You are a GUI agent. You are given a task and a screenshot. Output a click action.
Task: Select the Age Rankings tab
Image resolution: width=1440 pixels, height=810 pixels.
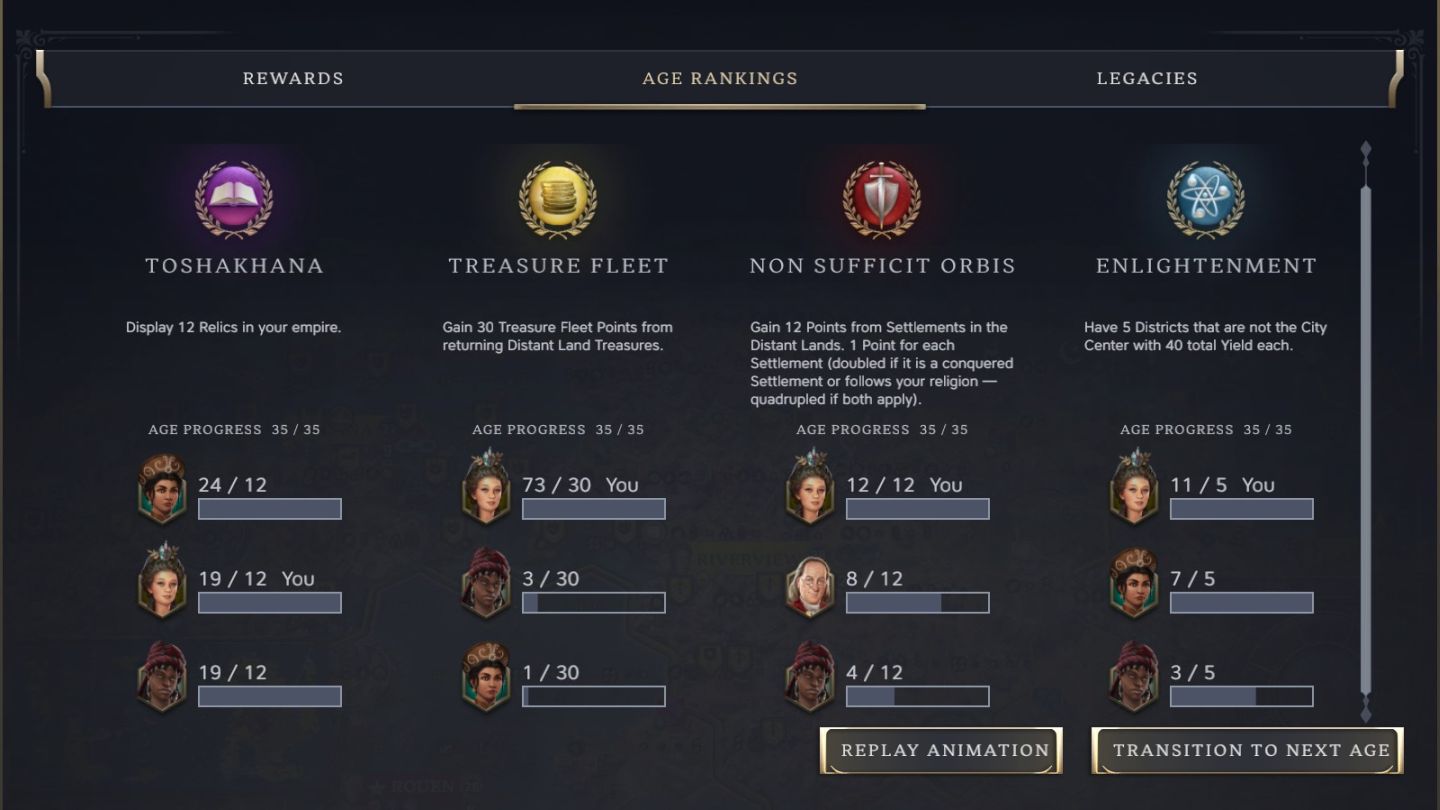click(x=720, y=78)
